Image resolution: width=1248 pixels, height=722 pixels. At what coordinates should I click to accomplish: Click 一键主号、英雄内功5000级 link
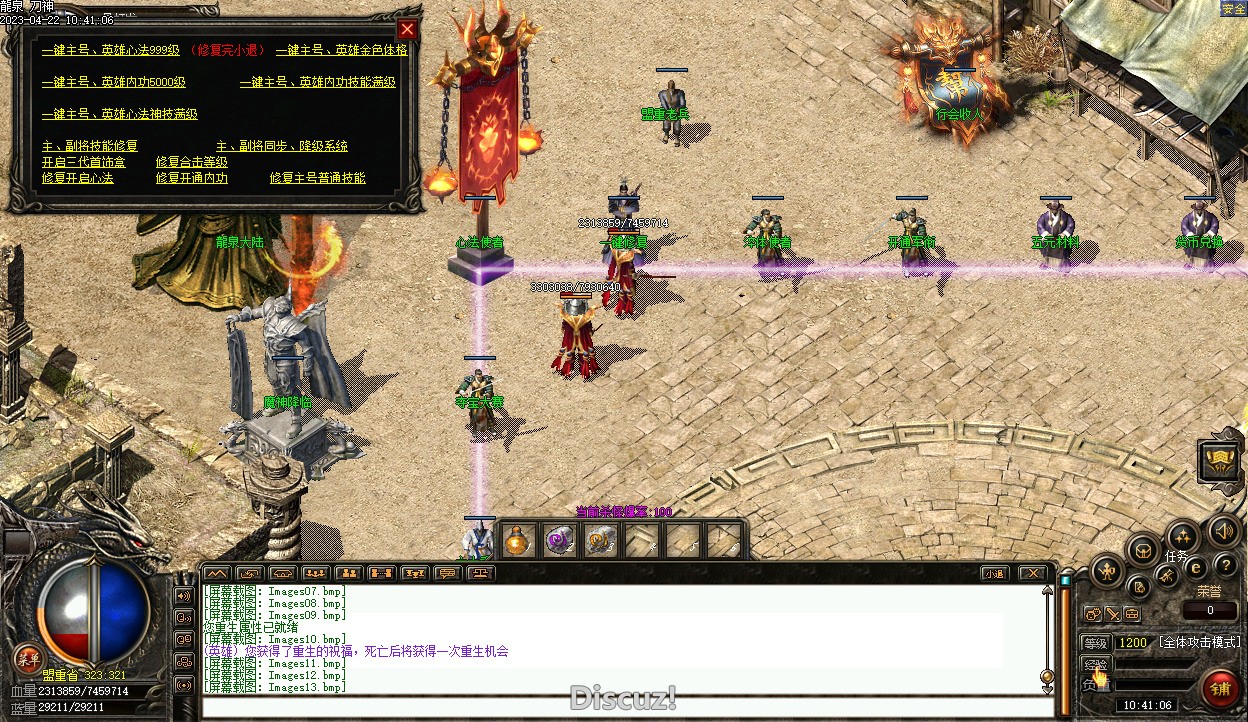pos(114,82)
